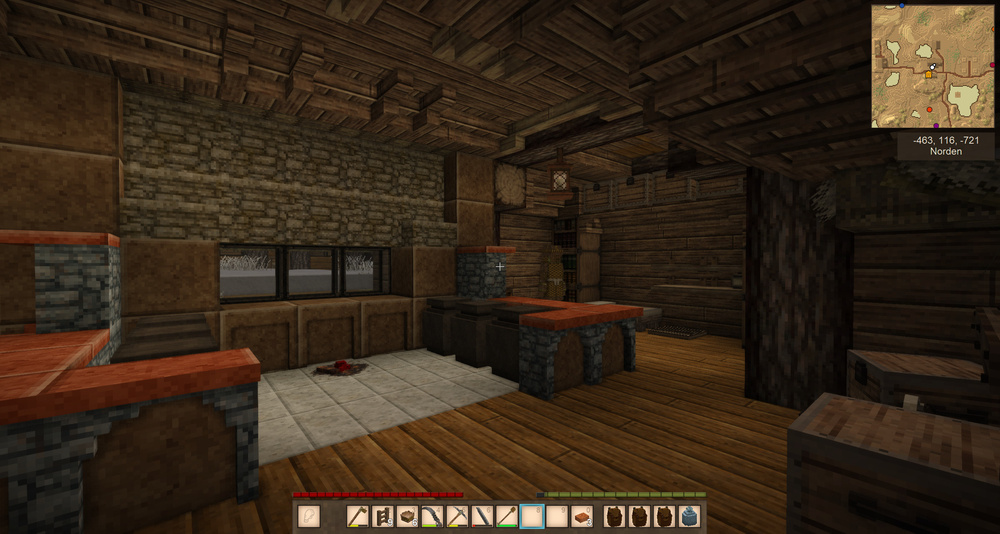Screen dimensions: 1000x534
Task: Select the blue waypoint dot on minimap
Action: pos(902,5)
